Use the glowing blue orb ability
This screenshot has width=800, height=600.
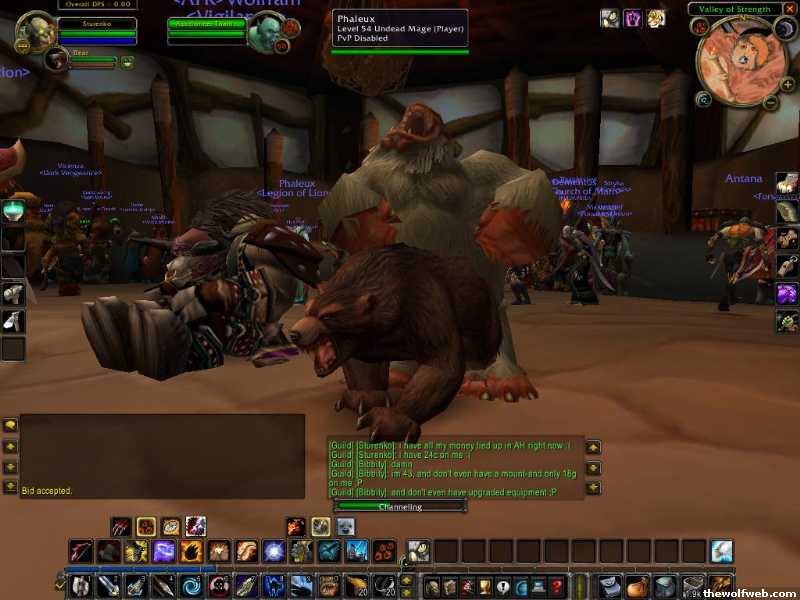coord(273,551)
